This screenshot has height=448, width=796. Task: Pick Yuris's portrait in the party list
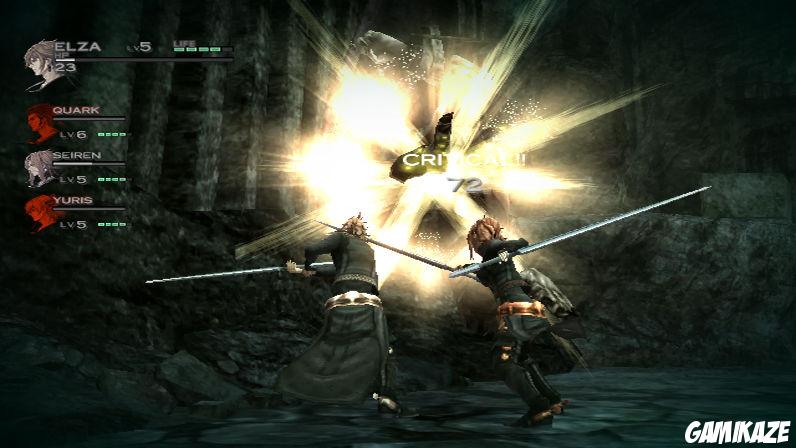tap(40, 212)
